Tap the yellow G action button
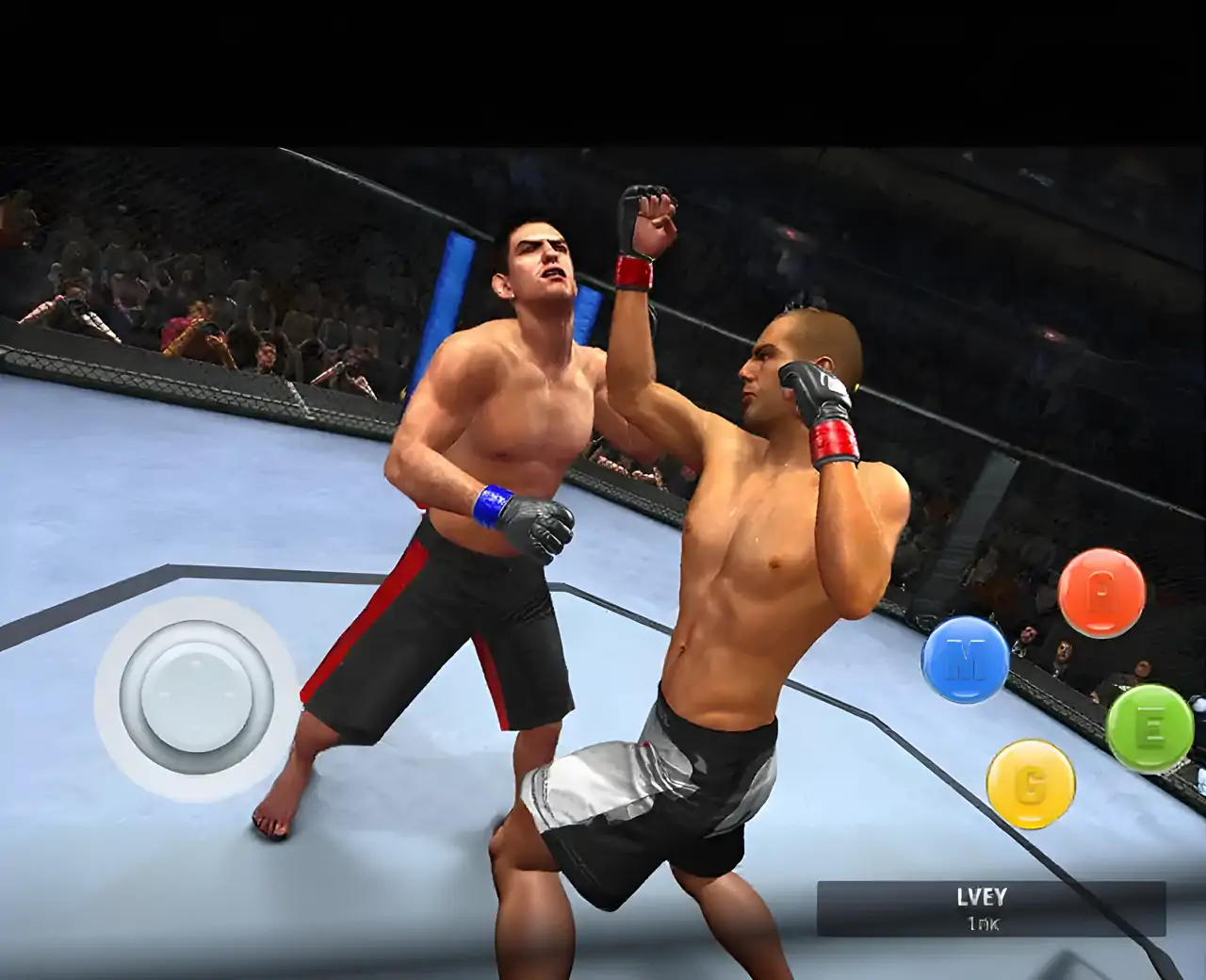Screen dimensions: 1206x980 click(x=1031, y=784)
